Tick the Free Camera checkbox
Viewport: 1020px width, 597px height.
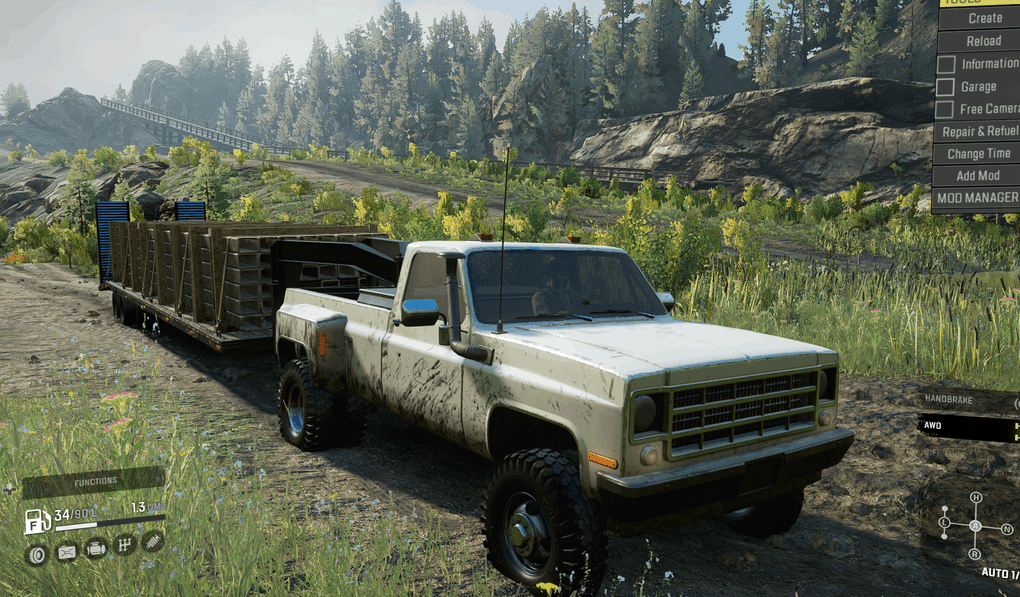(x=945, y=109)
